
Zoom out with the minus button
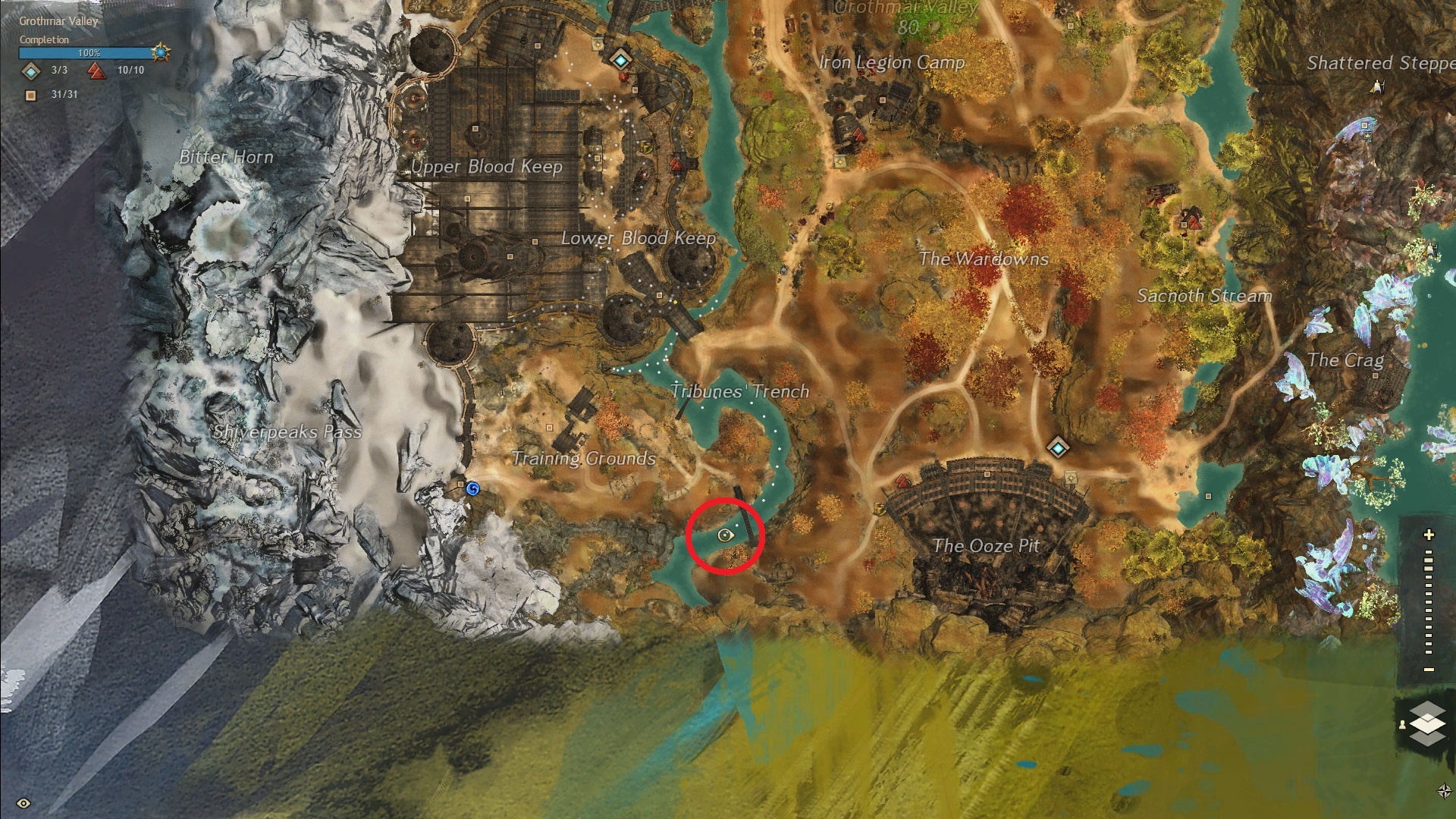(1429, 669)
